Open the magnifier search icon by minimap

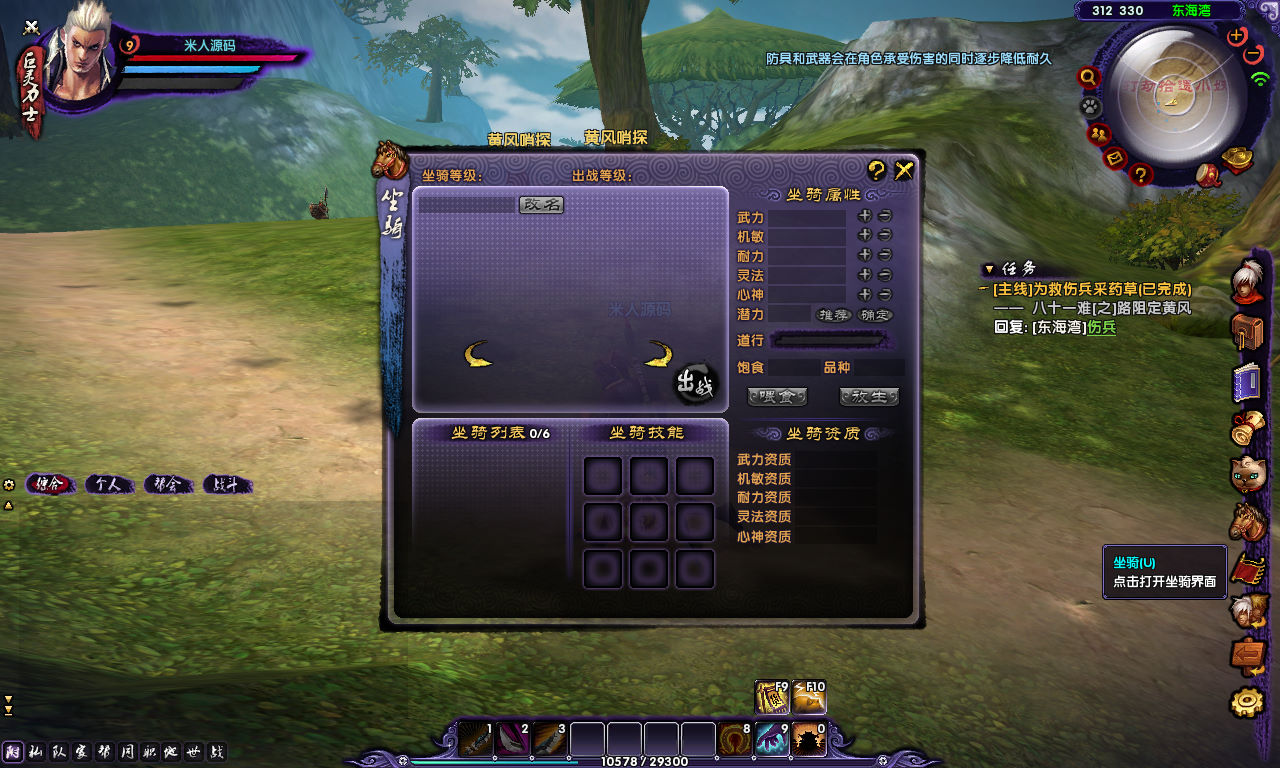(x=1088, y=77)
